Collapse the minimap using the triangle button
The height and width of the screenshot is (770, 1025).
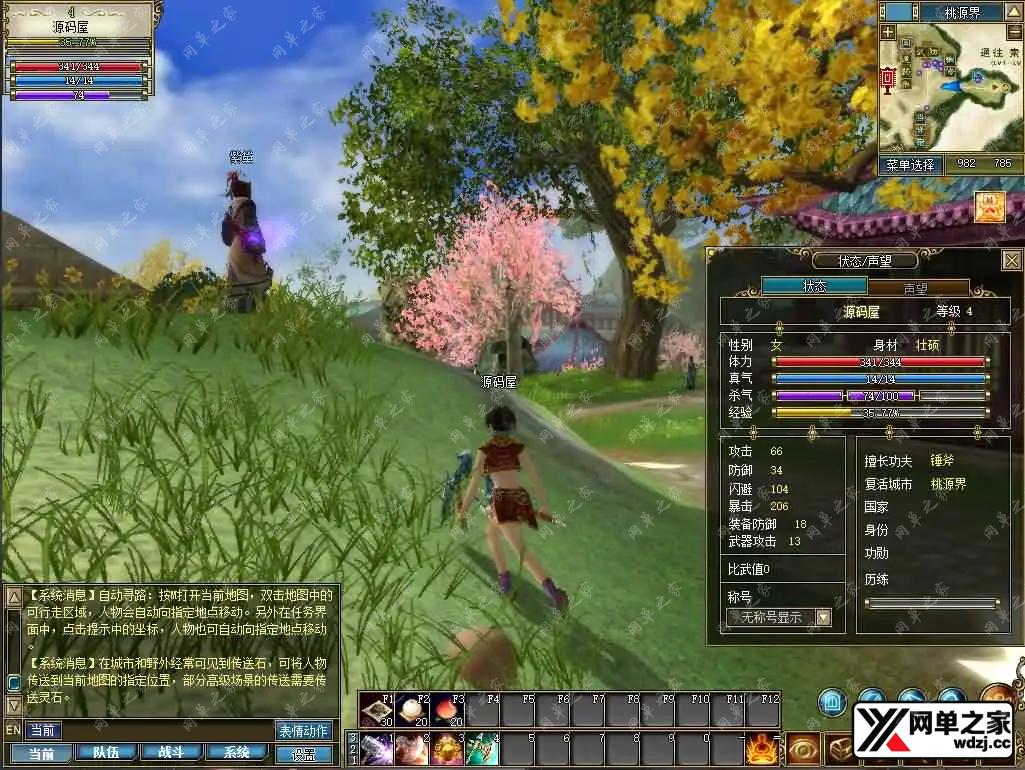tap(1013, 13)
